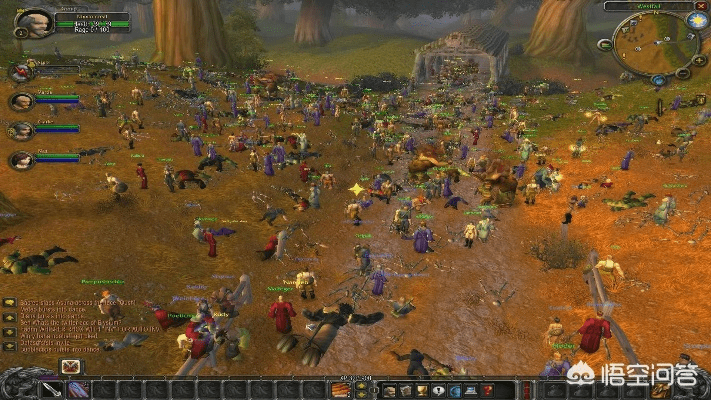Choose the white-haired party member's portrait
Image resolution: width=711 pixels, height=400 pixels.
[20, 130]
